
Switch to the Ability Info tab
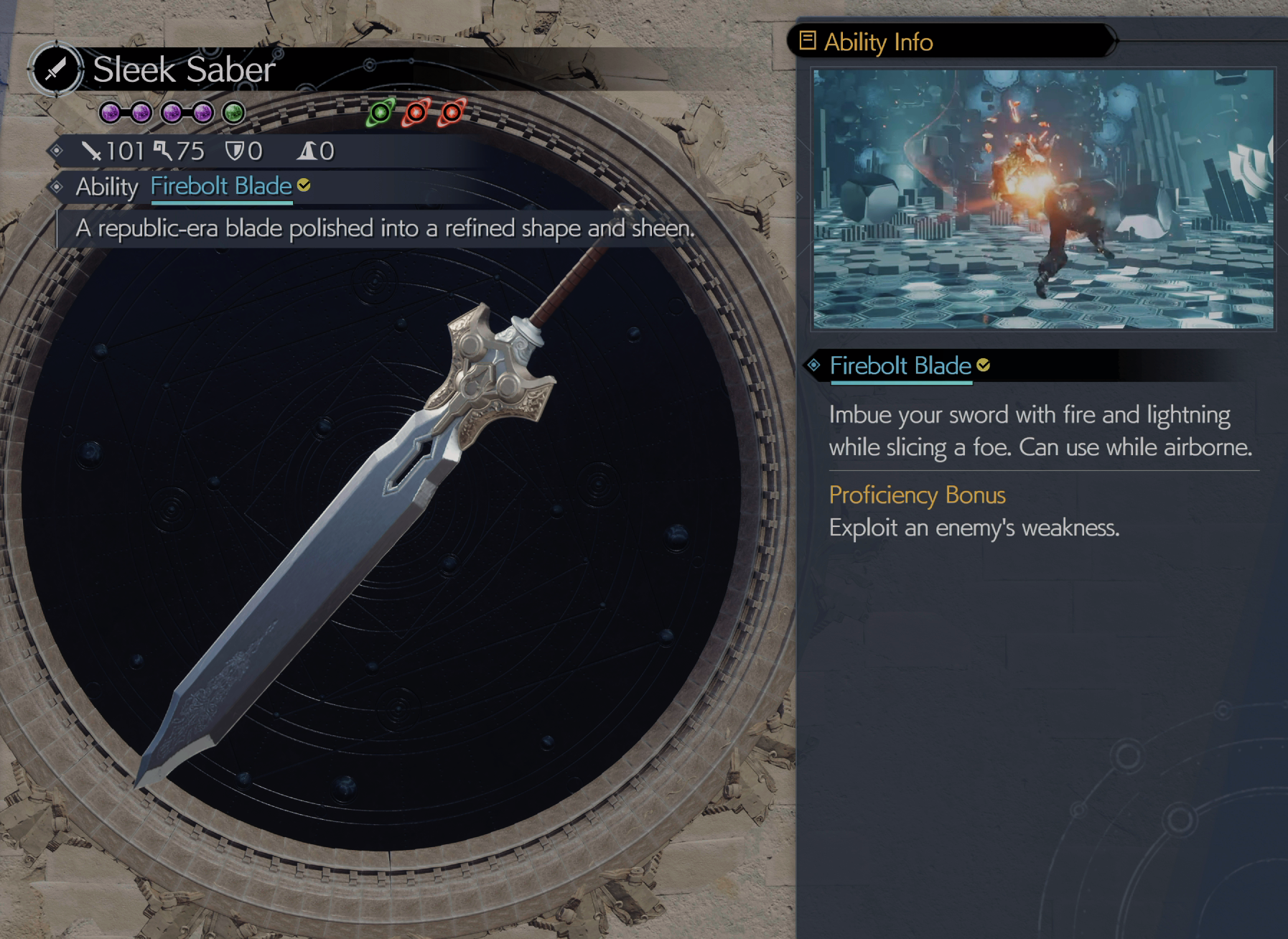(877, 42)
